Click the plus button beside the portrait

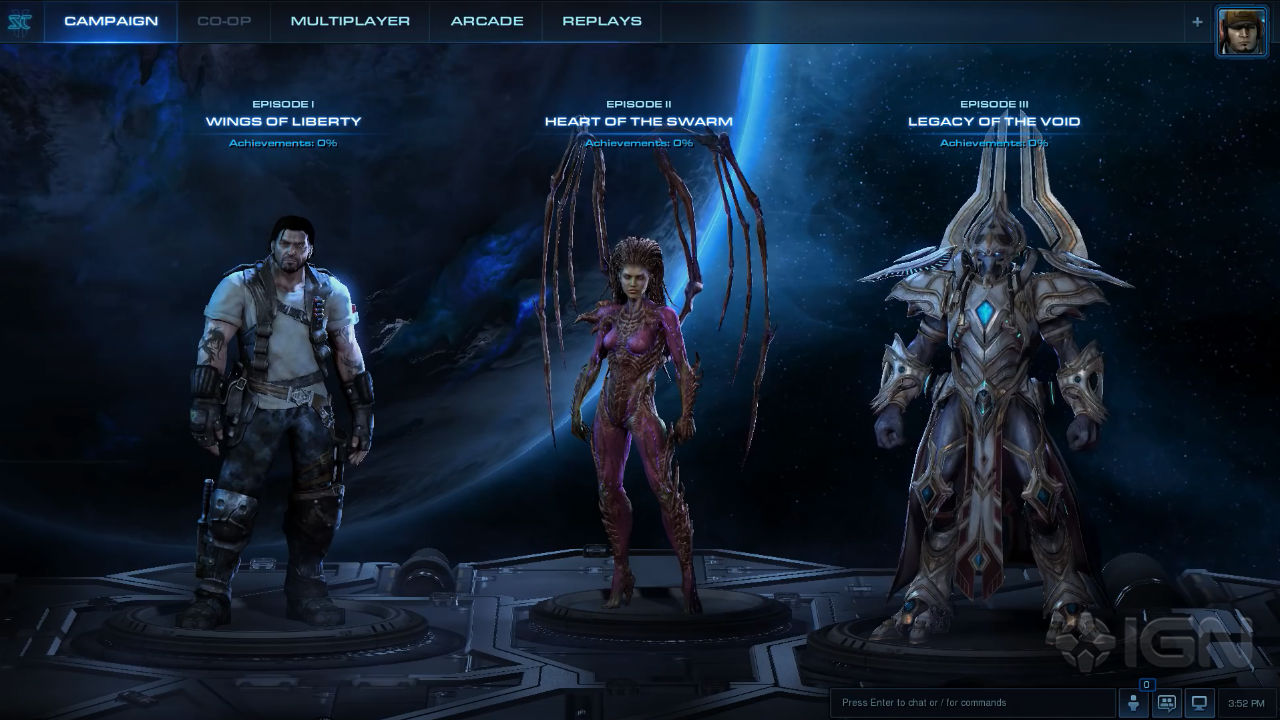[1197, 21]
